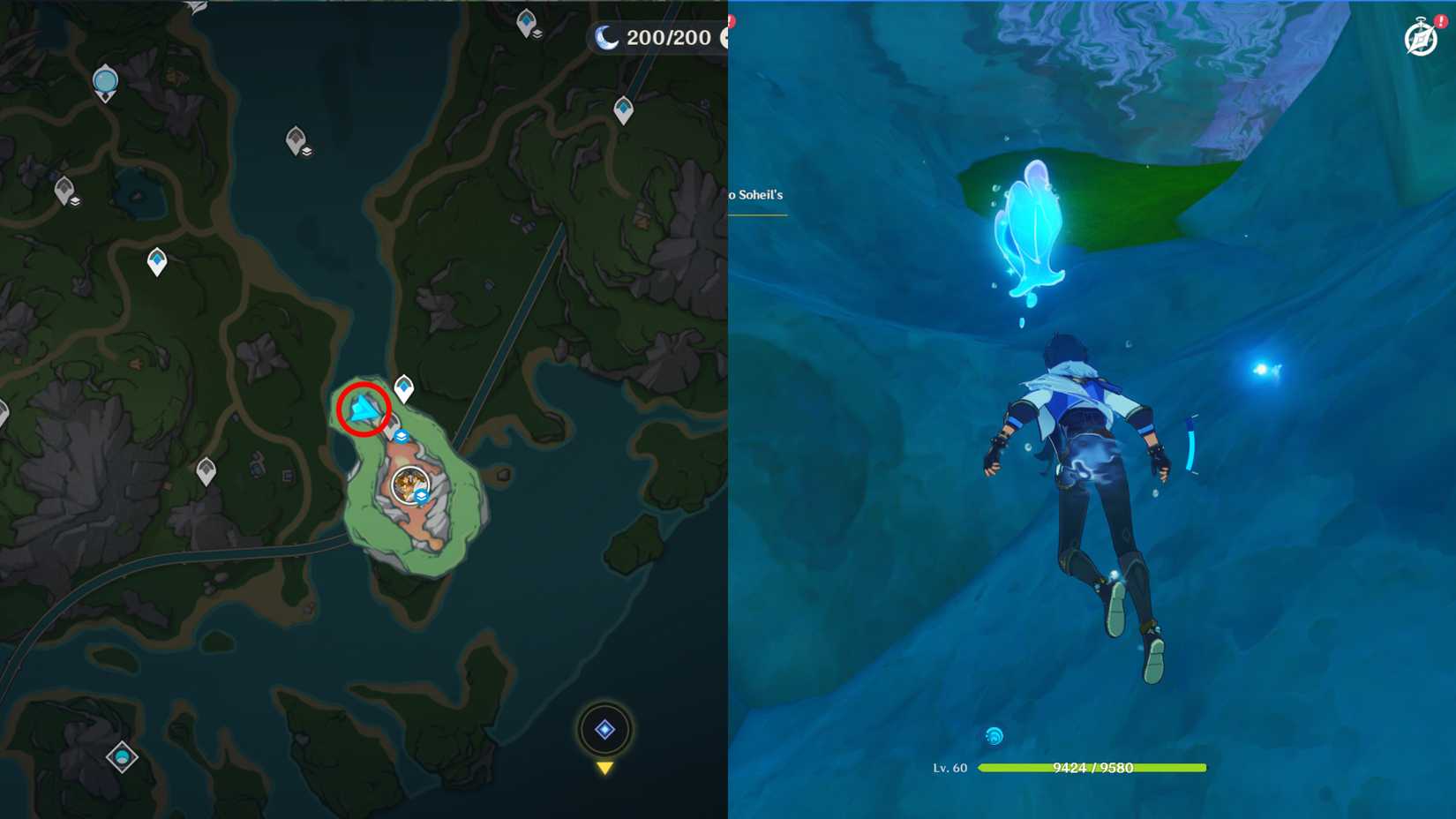The height and width of the screenshot is (819, 1456).
Task: Select the red-circled teleport waypoint on the map
Action: click(364, 409)
